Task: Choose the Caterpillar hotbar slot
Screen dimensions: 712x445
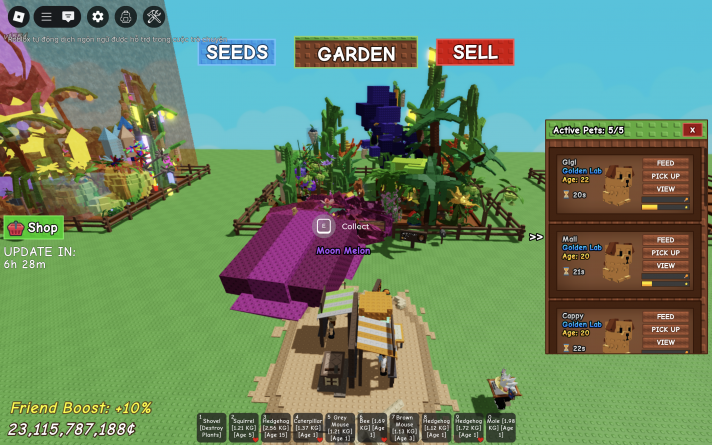Action: [x=307, y=427]
